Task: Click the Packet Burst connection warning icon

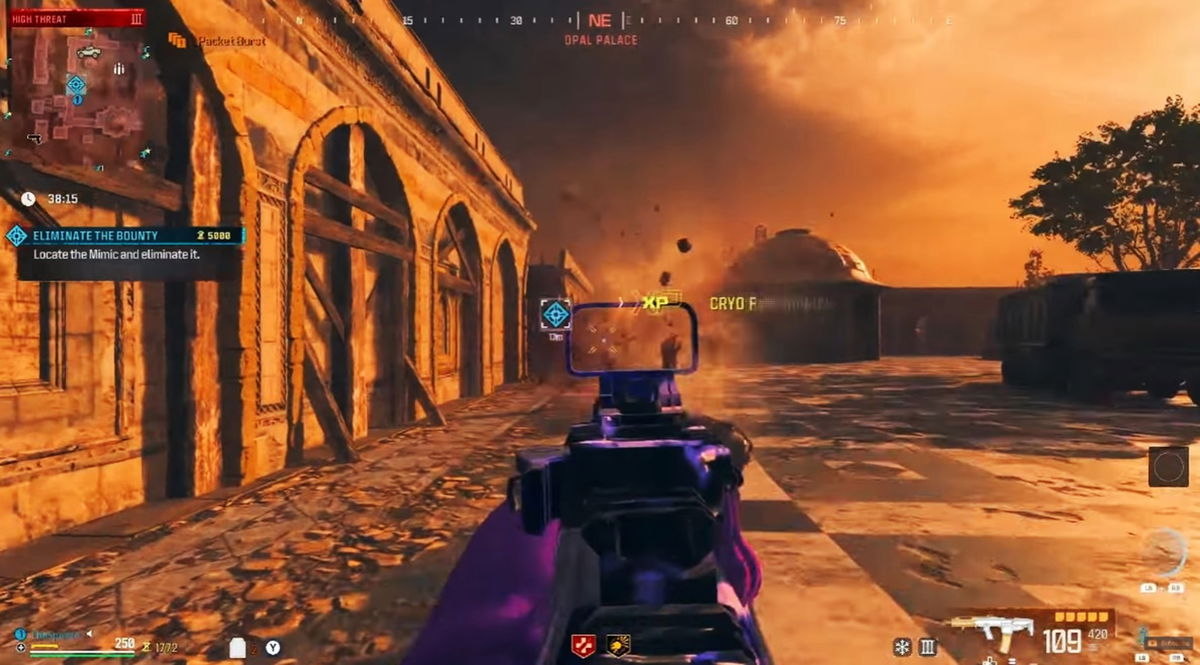Action: coord(178,41)
